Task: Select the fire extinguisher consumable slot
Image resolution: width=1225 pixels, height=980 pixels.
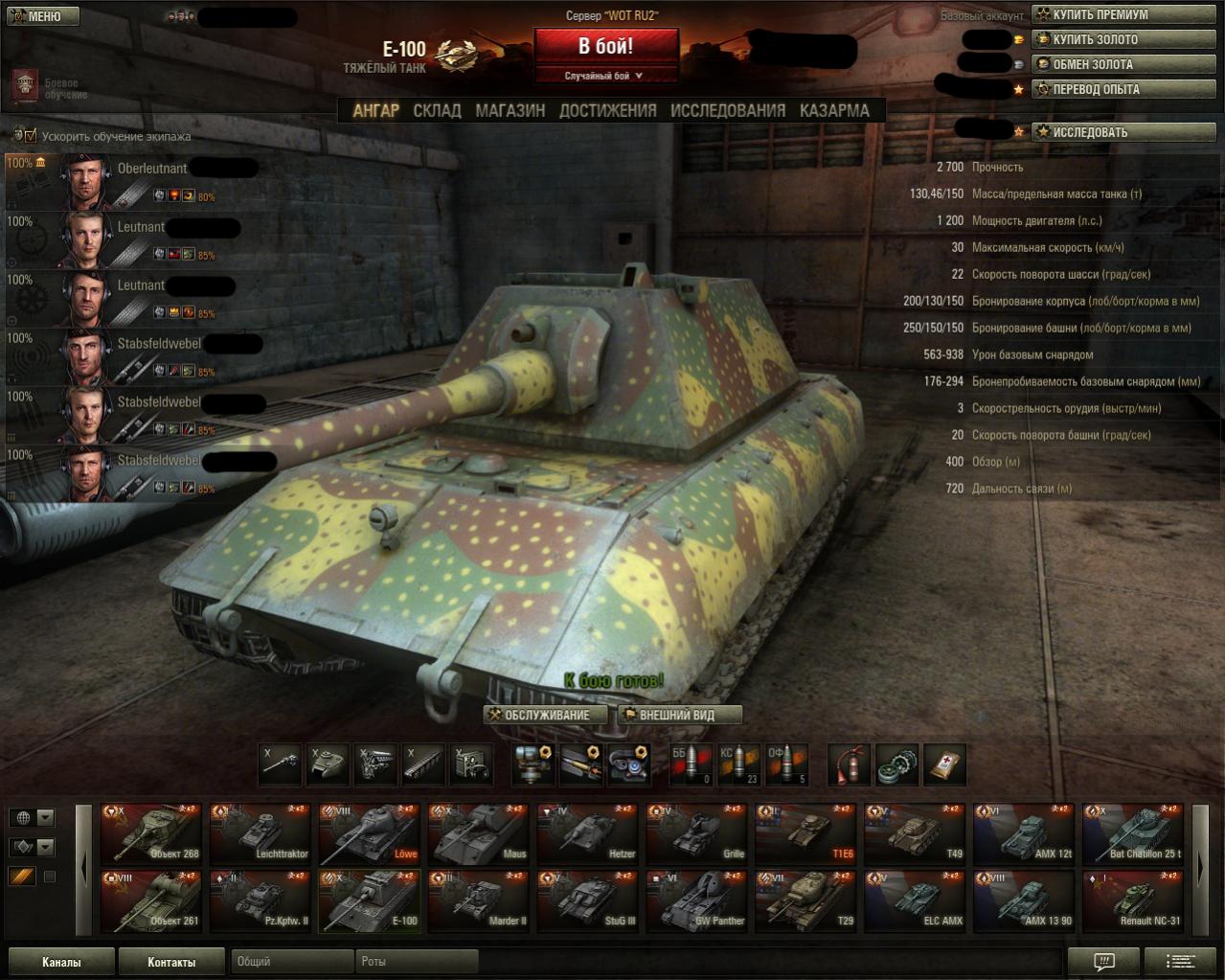Action: pos(849,764)
